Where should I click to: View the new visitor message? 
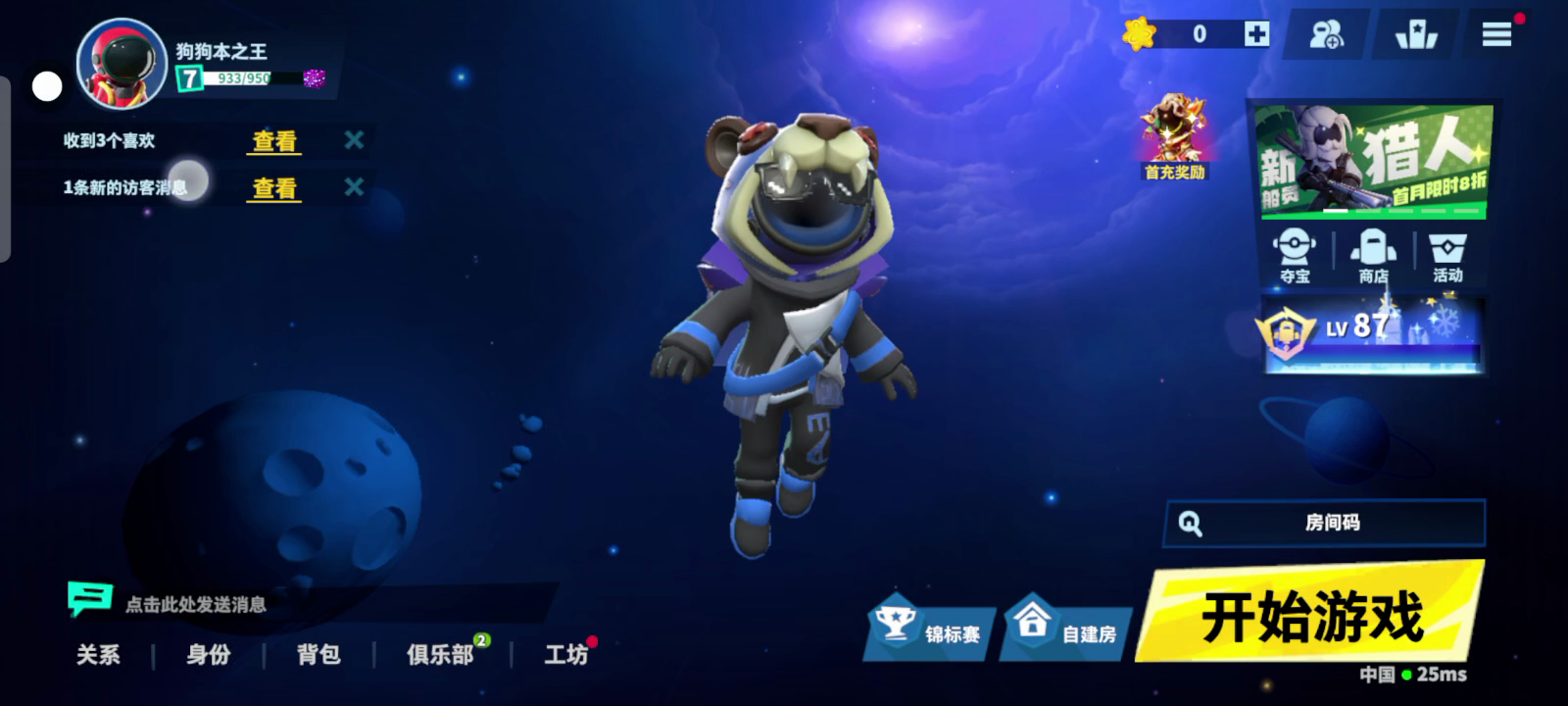tap(274, 188)
